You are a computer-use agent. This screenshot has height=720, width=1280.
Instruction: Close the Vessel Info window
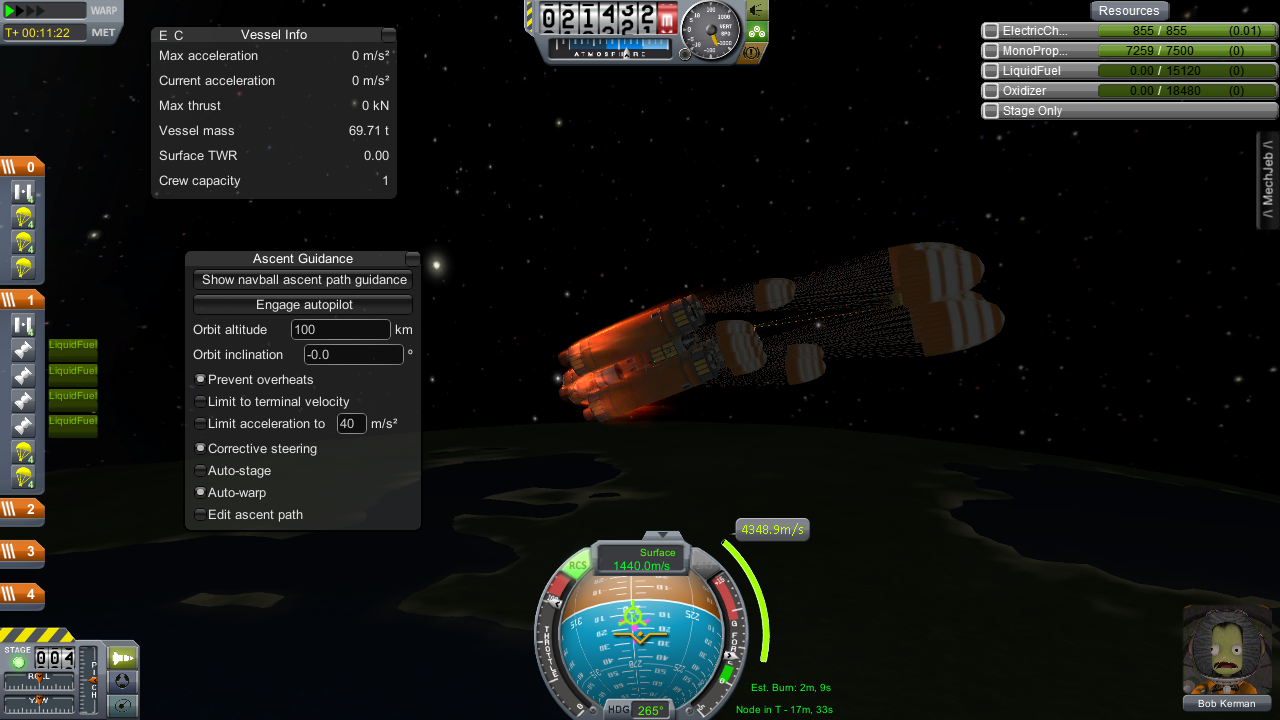coord(388,35)
